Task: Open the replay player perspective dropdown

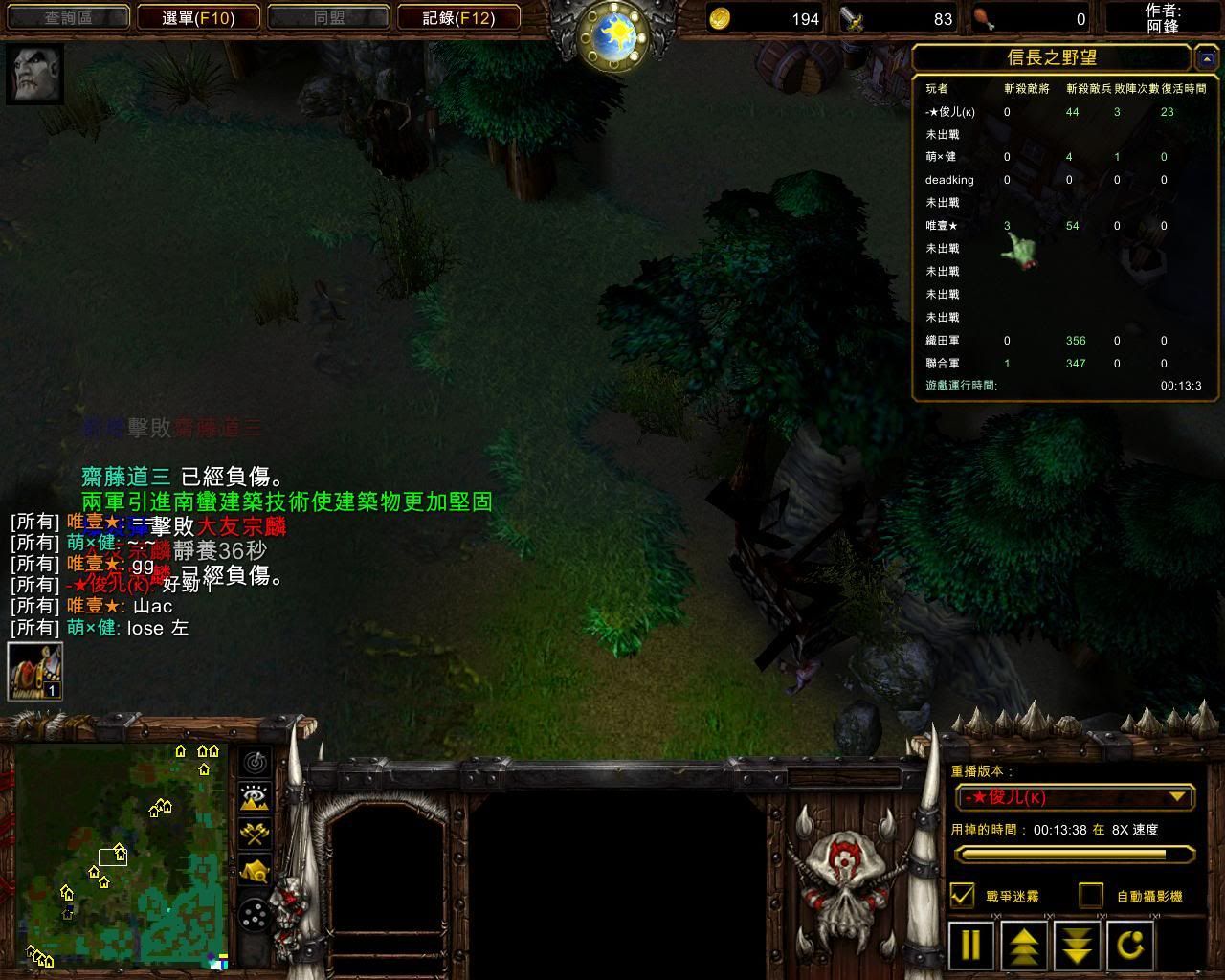Action: coord(1075,797)
